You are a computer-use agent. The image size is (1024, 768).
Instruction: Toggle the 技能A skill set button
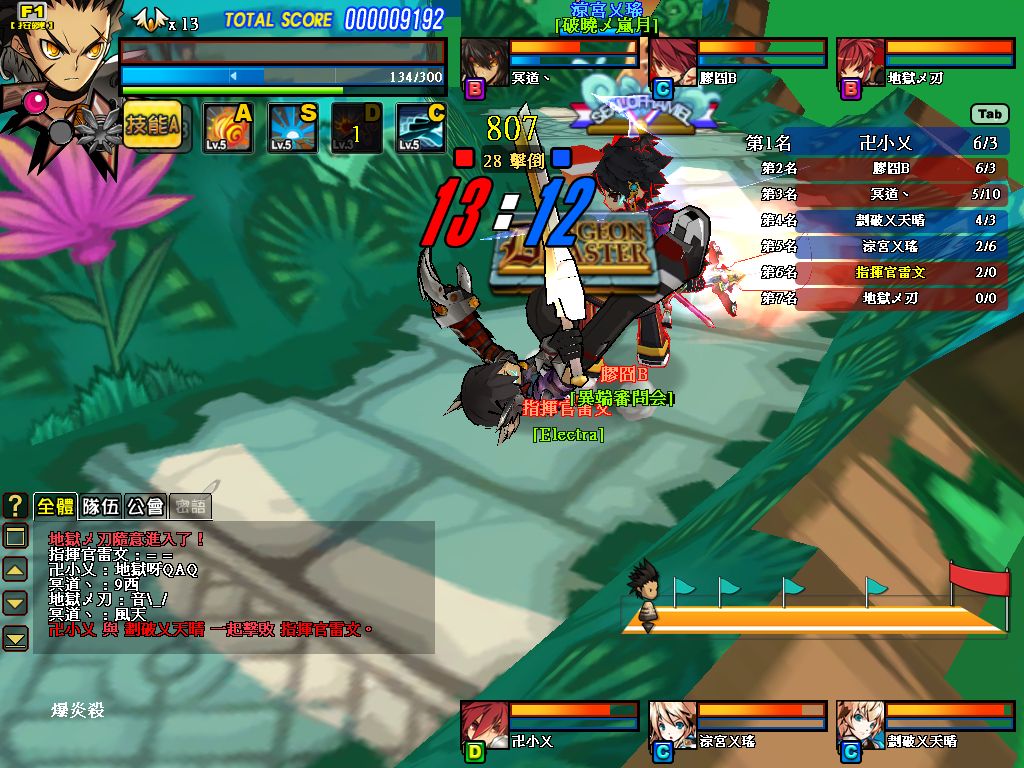pyautogui.click(x=153, y=126)
